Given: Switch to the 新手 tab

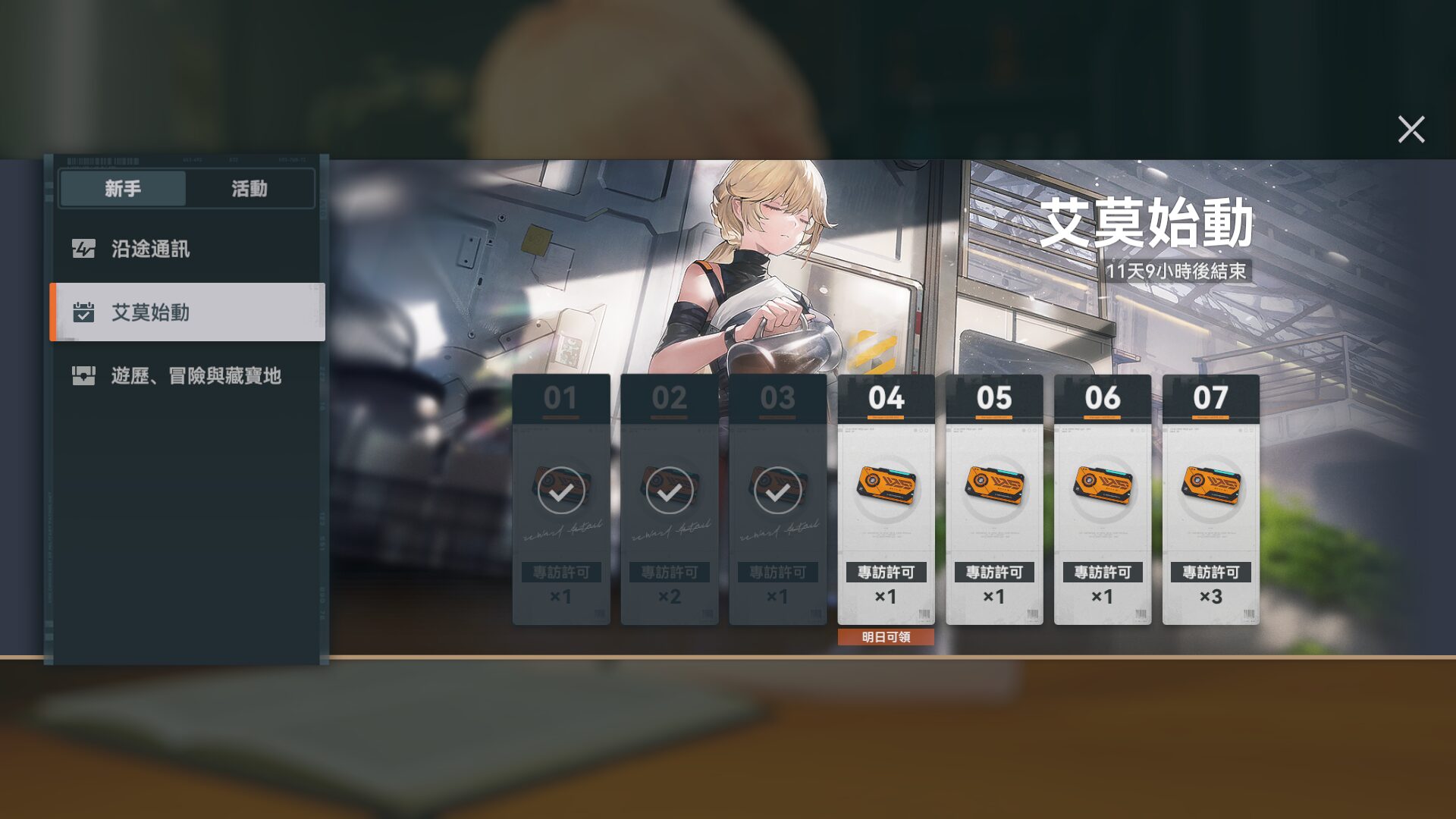Looking at the screenshot, I should click(123, 188).
